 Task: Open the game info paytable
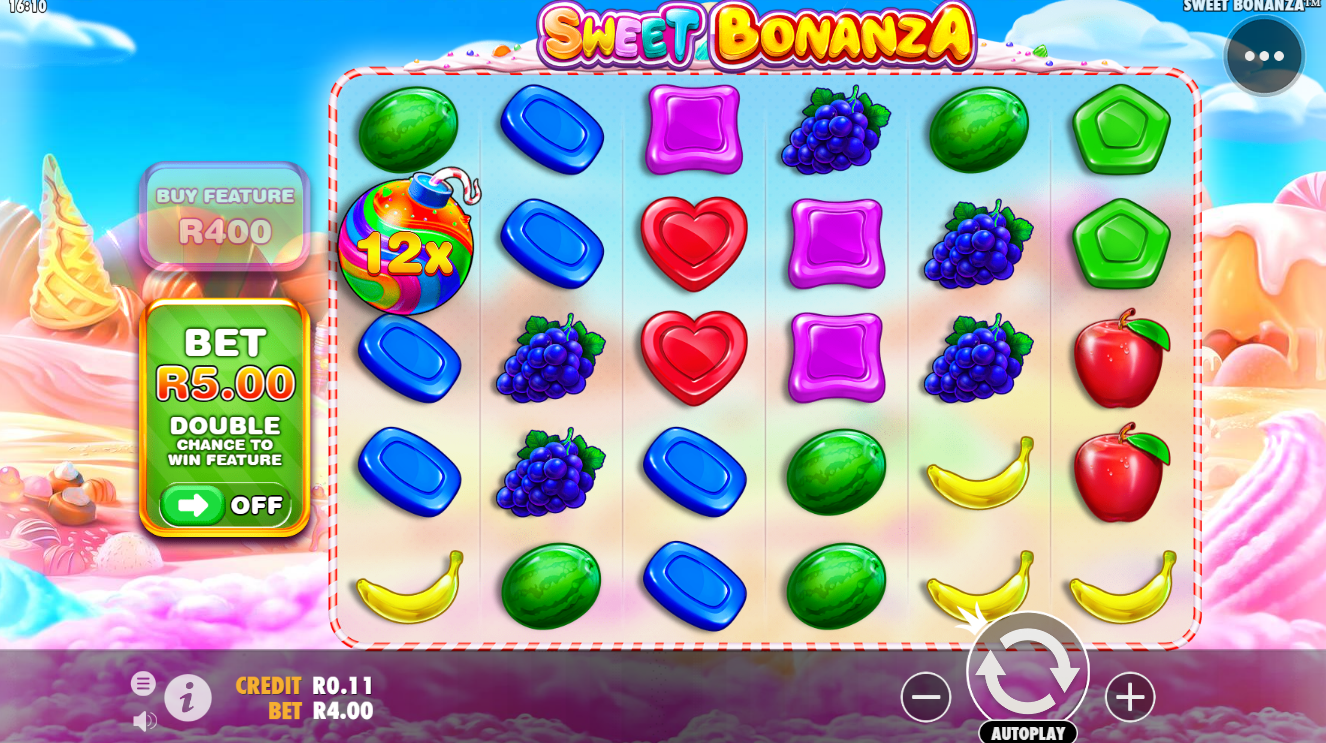[188, 697]
